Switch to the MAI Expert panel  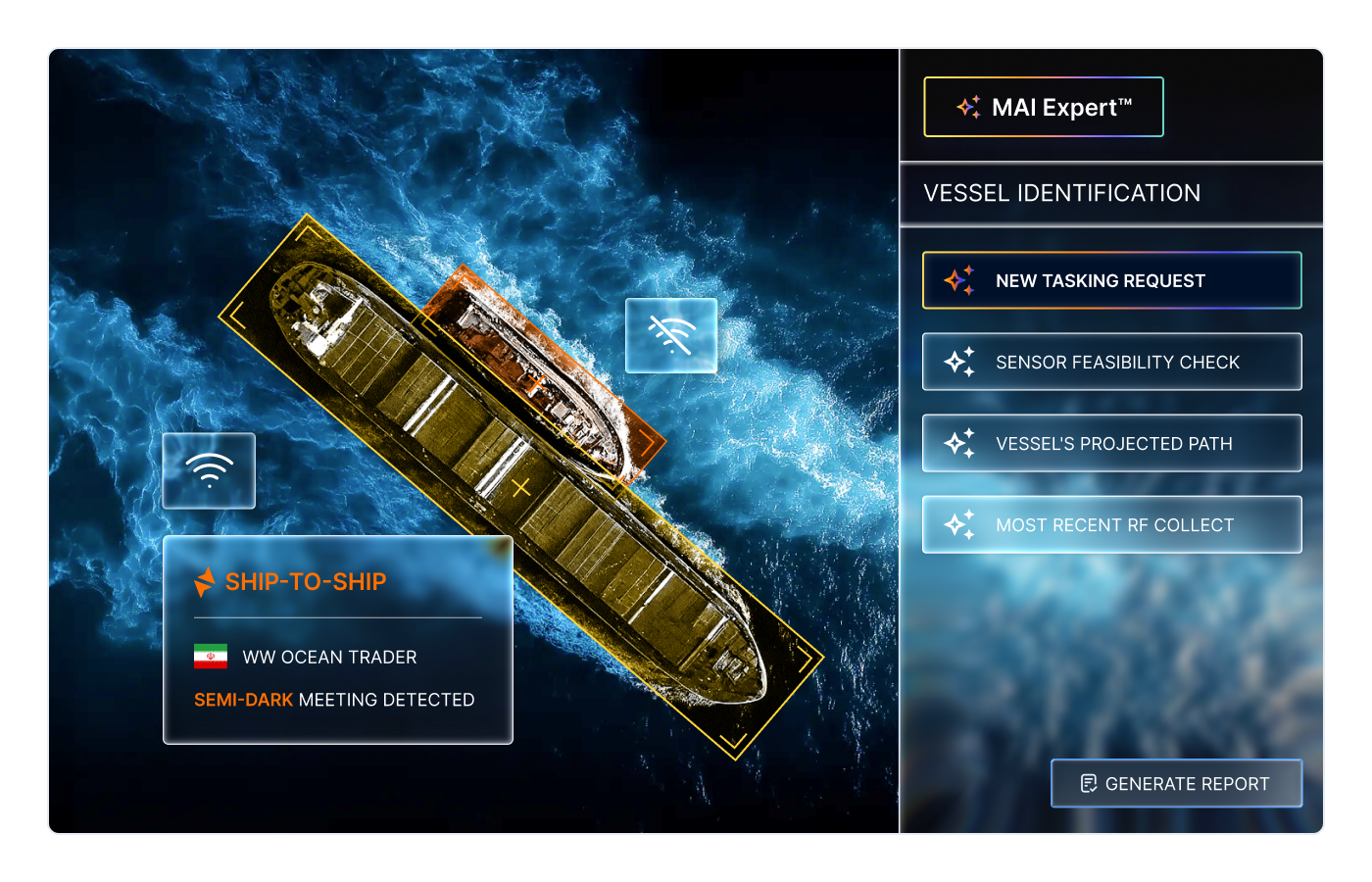[x=1043, y=107]
